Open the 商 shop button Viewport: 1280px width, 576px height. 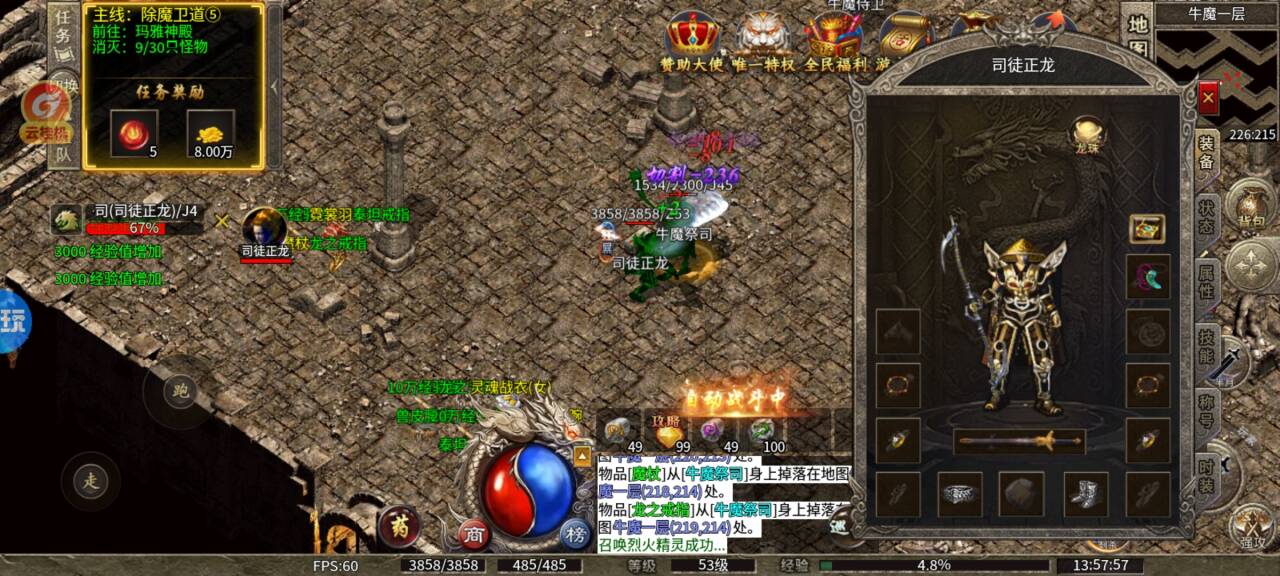(474, 536)
